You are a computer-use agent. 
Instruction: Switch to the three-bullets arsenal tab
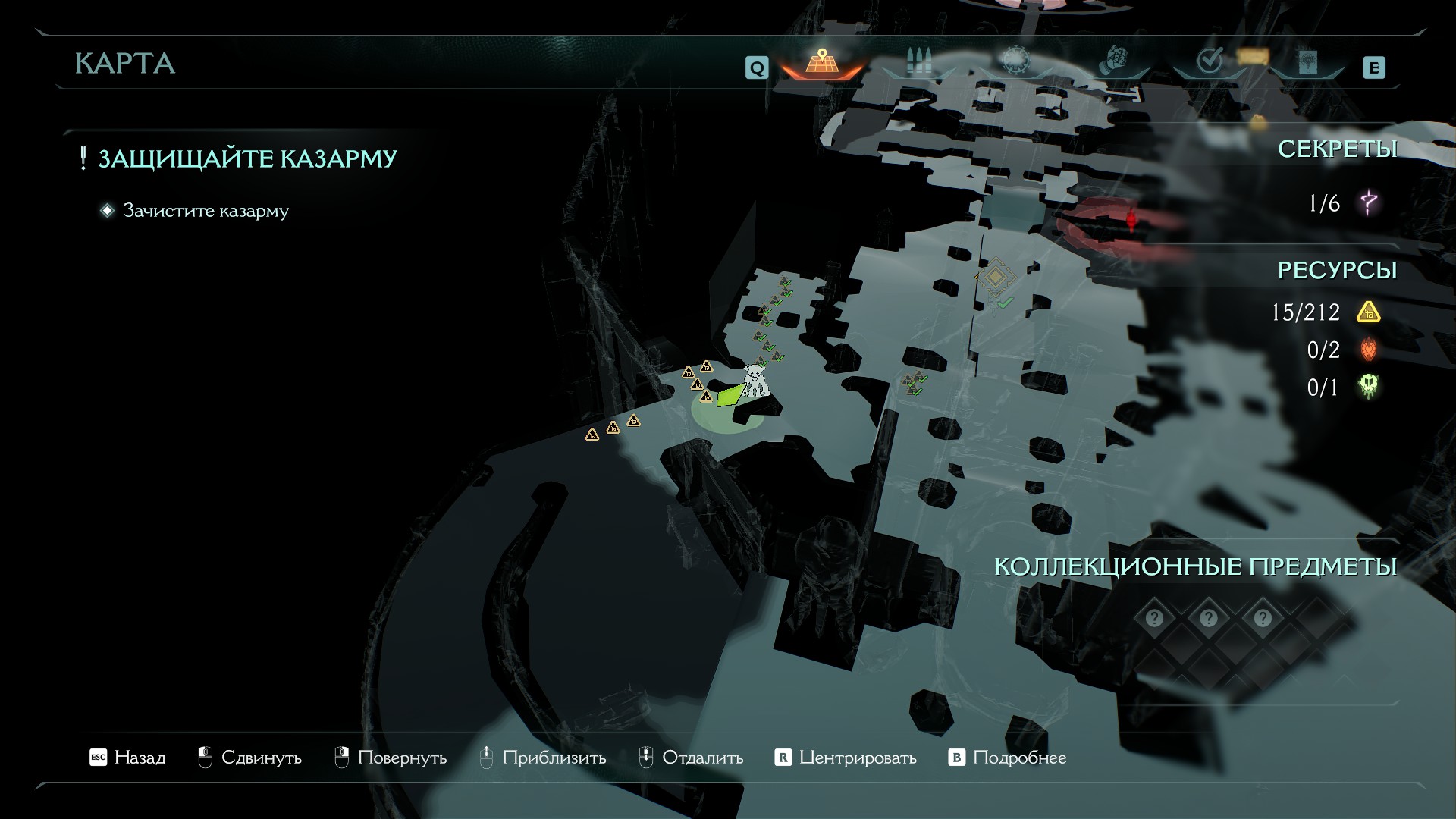[919, 62]
